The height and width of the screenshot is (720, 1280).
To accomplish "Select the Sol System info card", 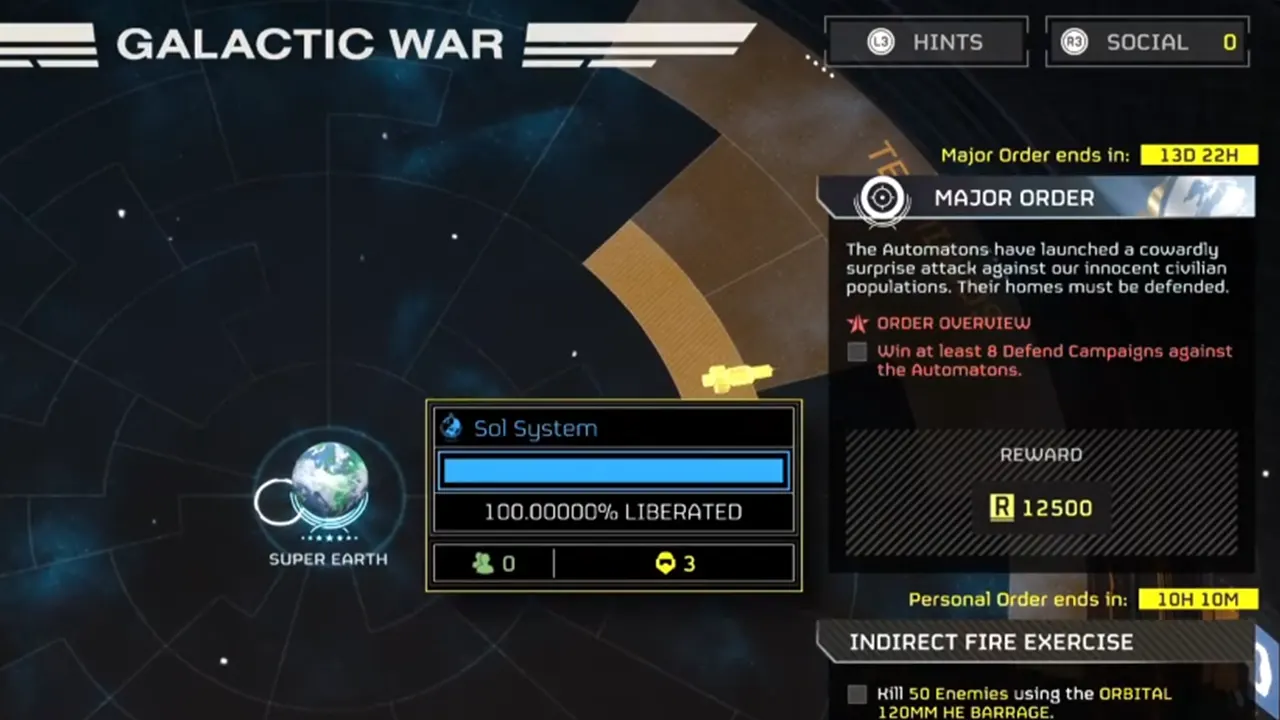I will 614,495.
